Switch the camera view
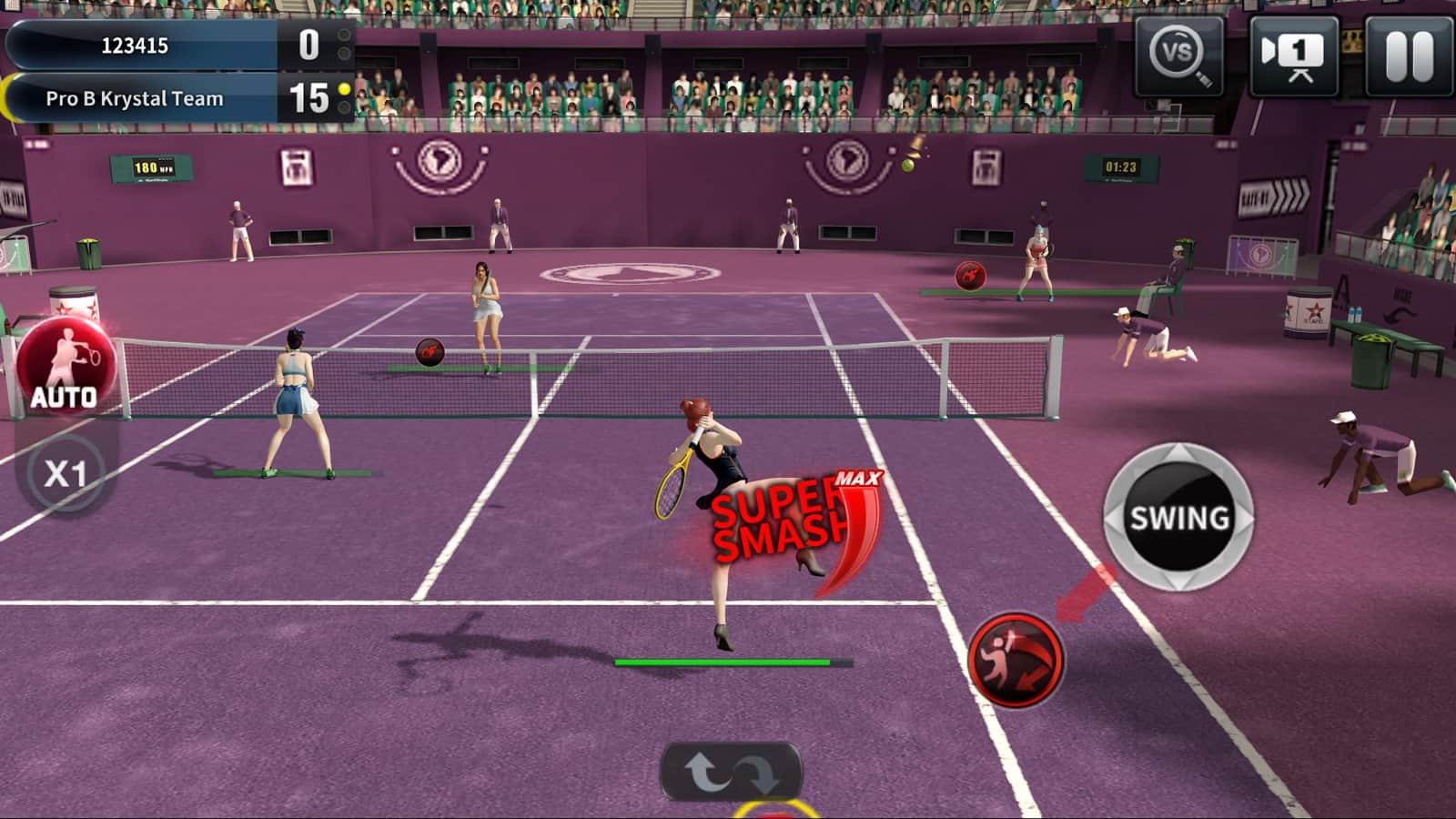The image size is (1456, 819). [1293, 56]
